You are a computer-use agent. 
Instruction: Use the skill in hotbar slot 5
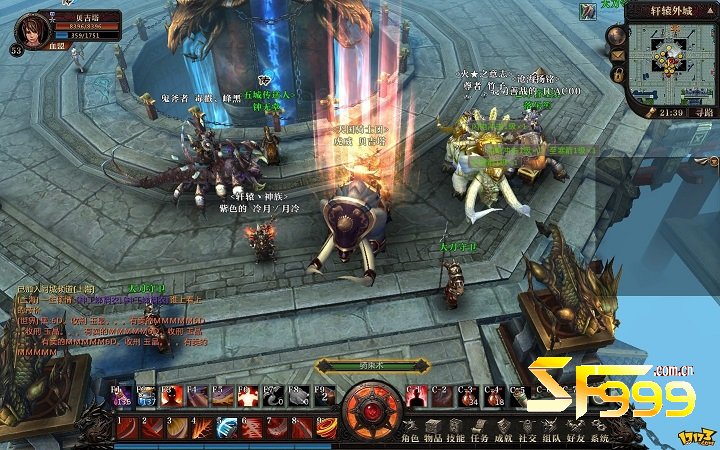tap(227, 428)
